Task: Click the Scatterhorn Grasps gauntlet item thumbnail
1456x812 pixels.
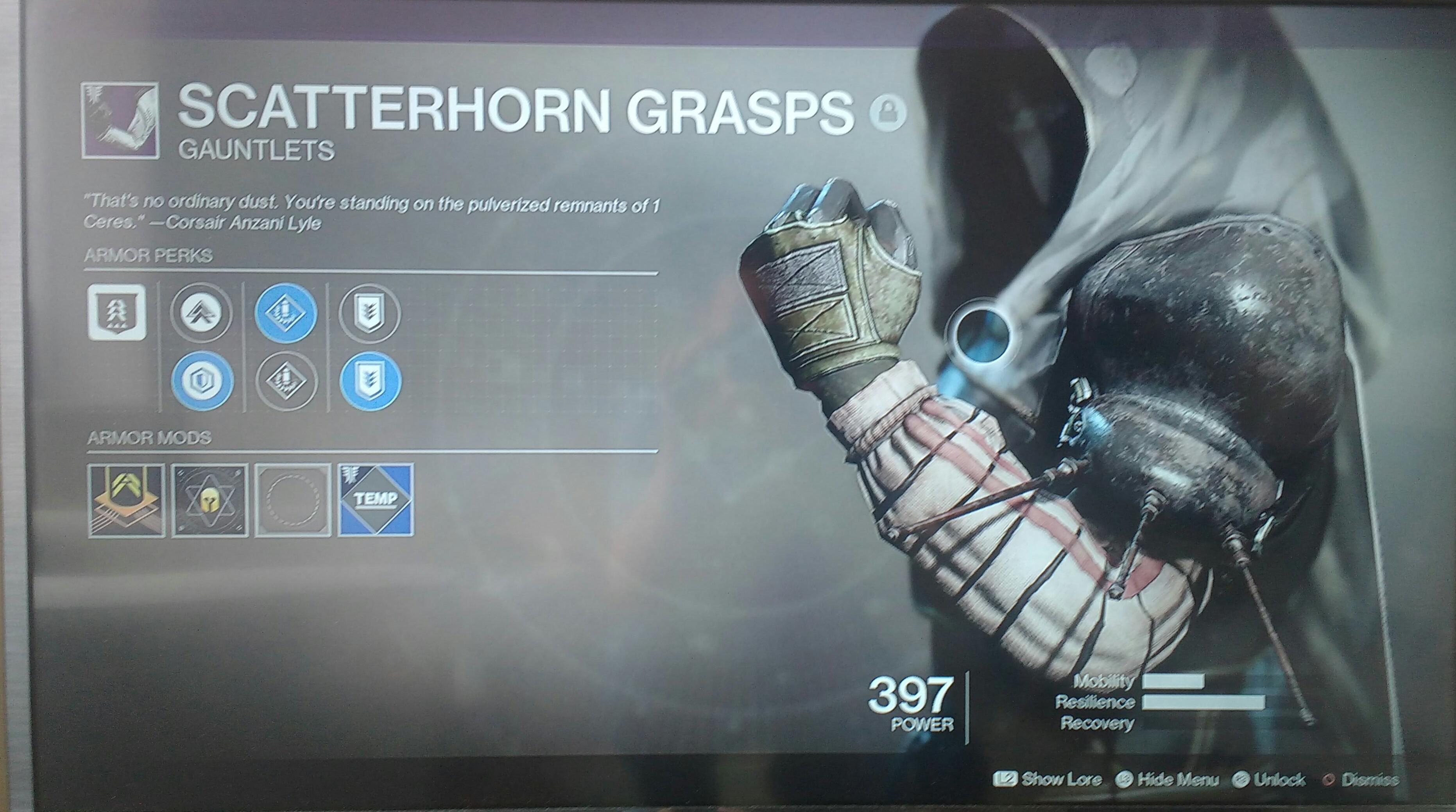Action: coord(120,120)
